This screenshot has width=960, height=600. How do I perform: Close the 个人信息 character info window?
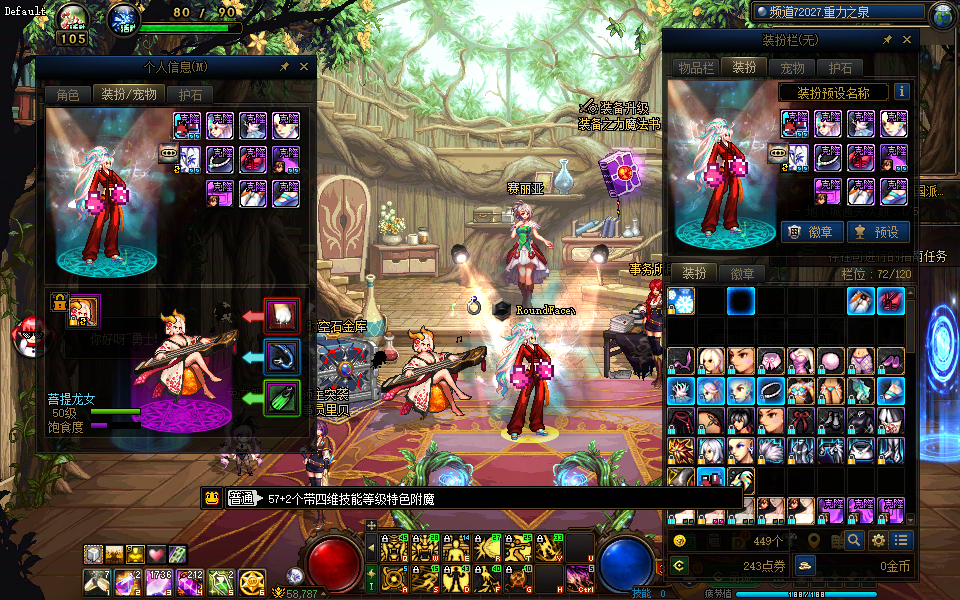point(304,67)
